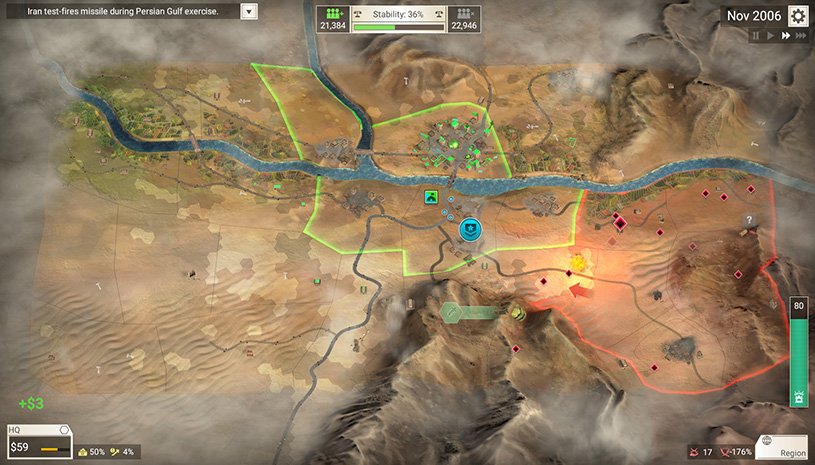Open the Region info panel

pyautogui.click(x=781, y=446)
